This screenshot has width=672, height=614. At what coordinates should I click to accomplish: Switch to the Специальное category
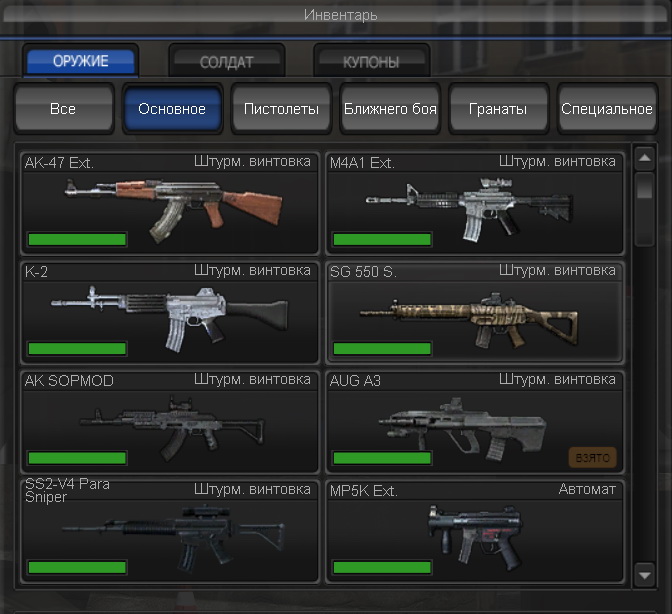606,109
